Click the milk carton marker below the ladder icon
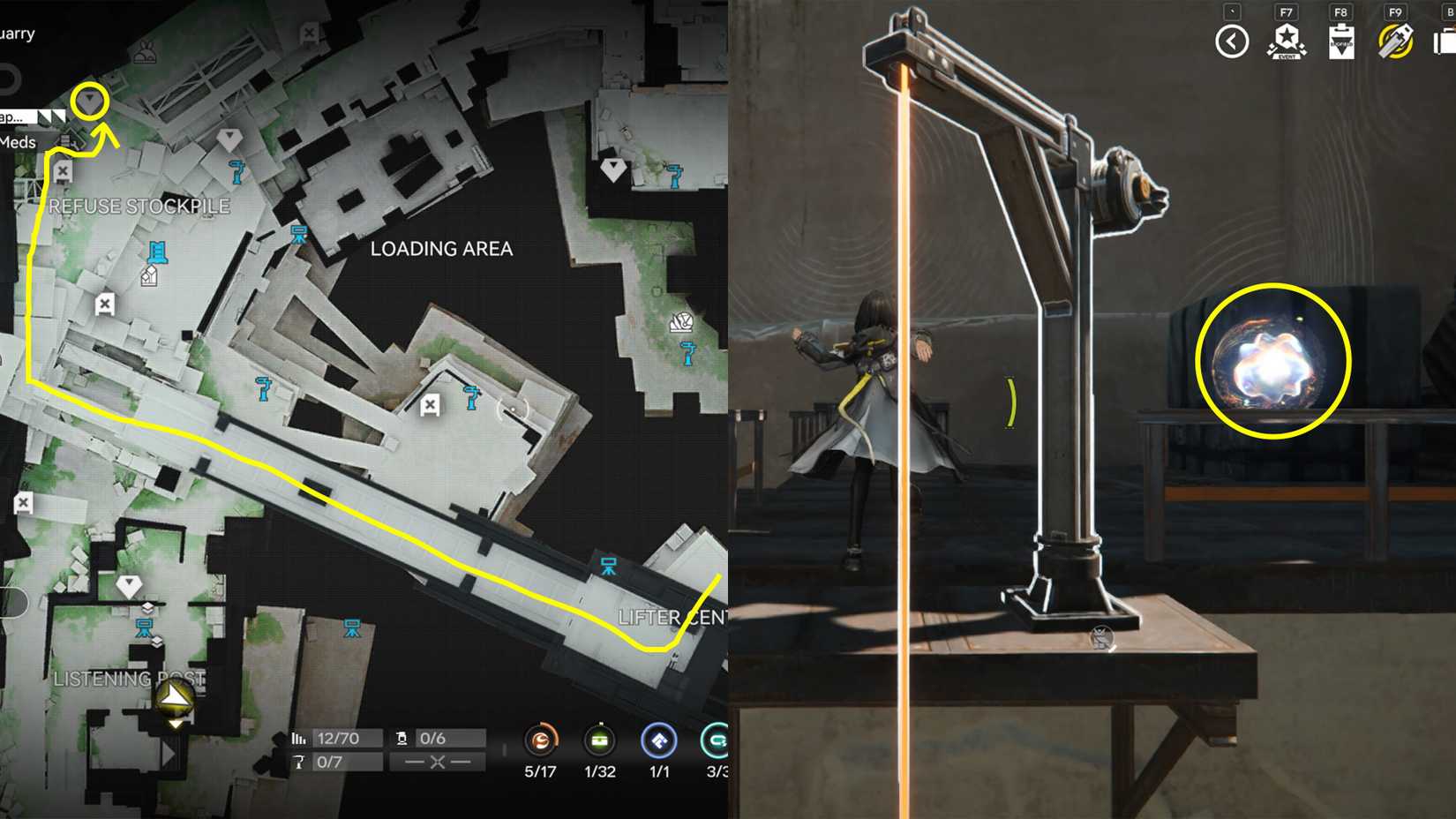The image size is (1456, 819). (x=149, y=274)
